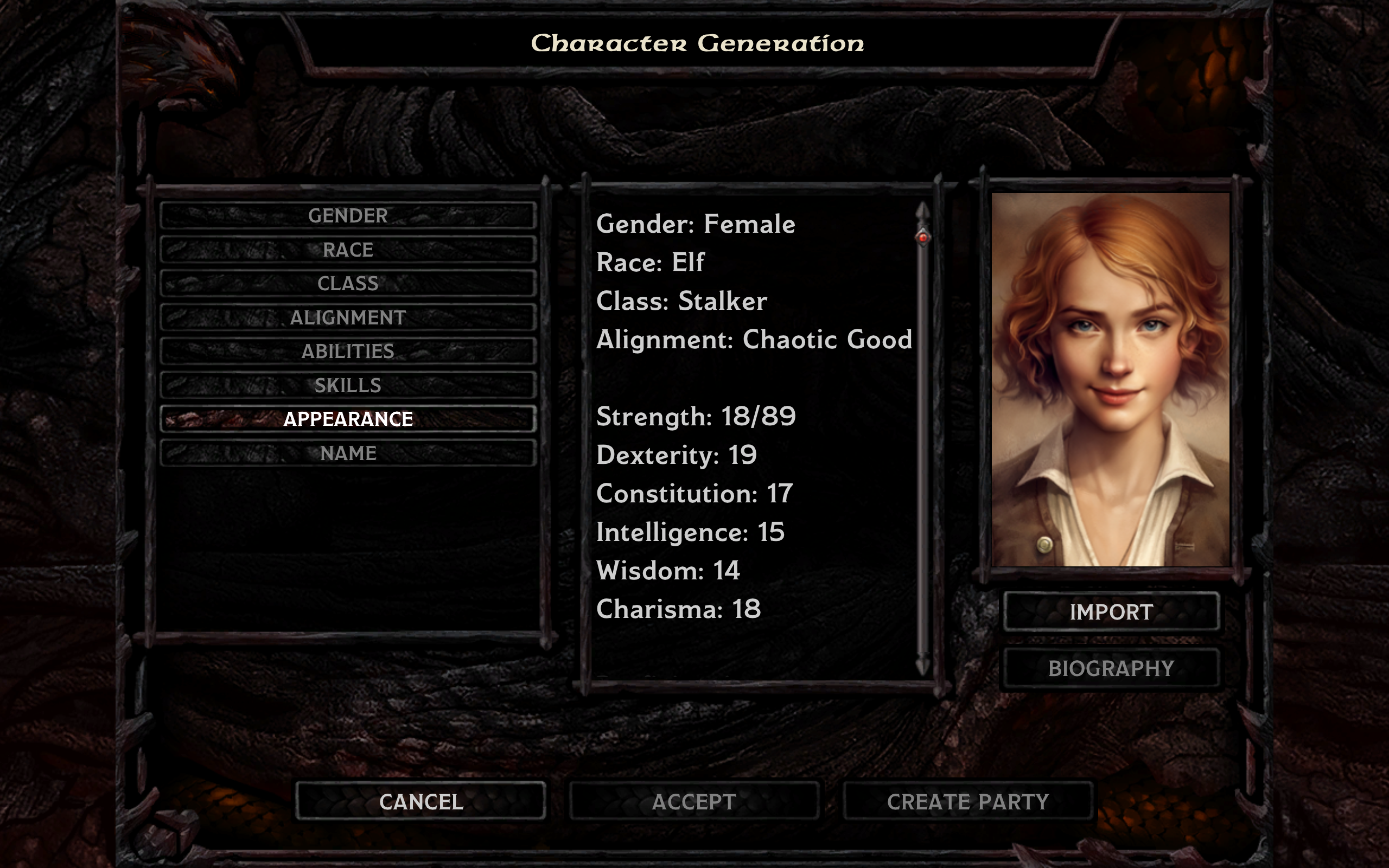Click the scrollbar's down arrow

pyautogui.click(x=923, y=666)
